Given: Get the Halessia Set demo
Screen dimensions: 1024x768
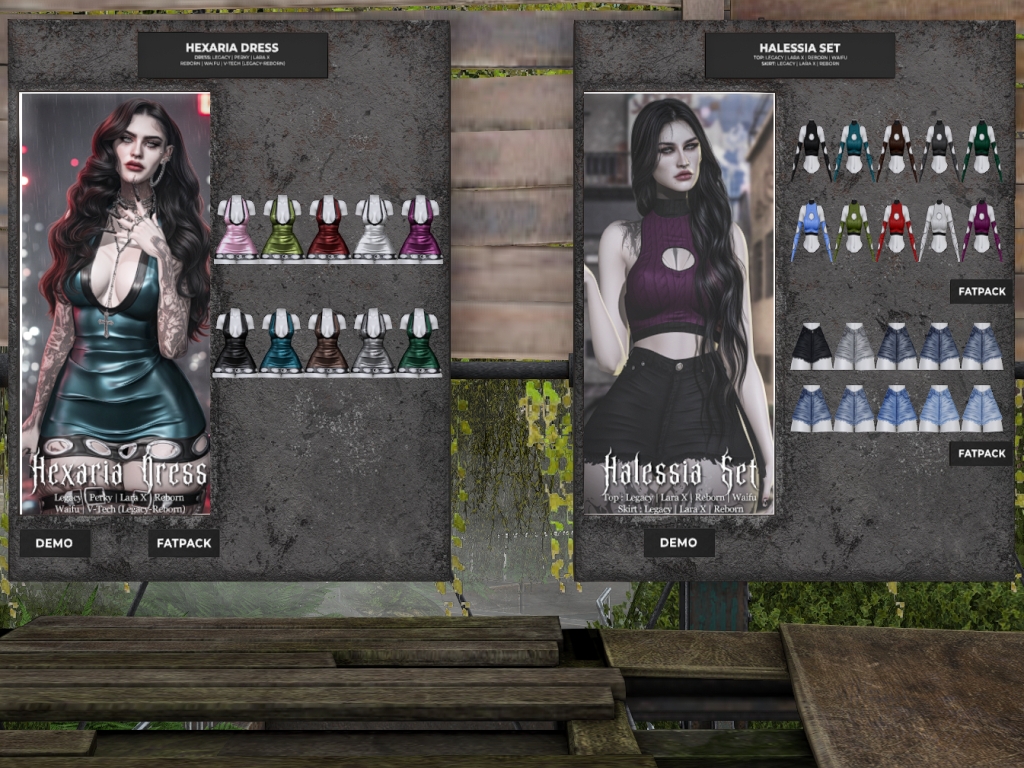Looking at the screenshot, I should pos(679,543).
